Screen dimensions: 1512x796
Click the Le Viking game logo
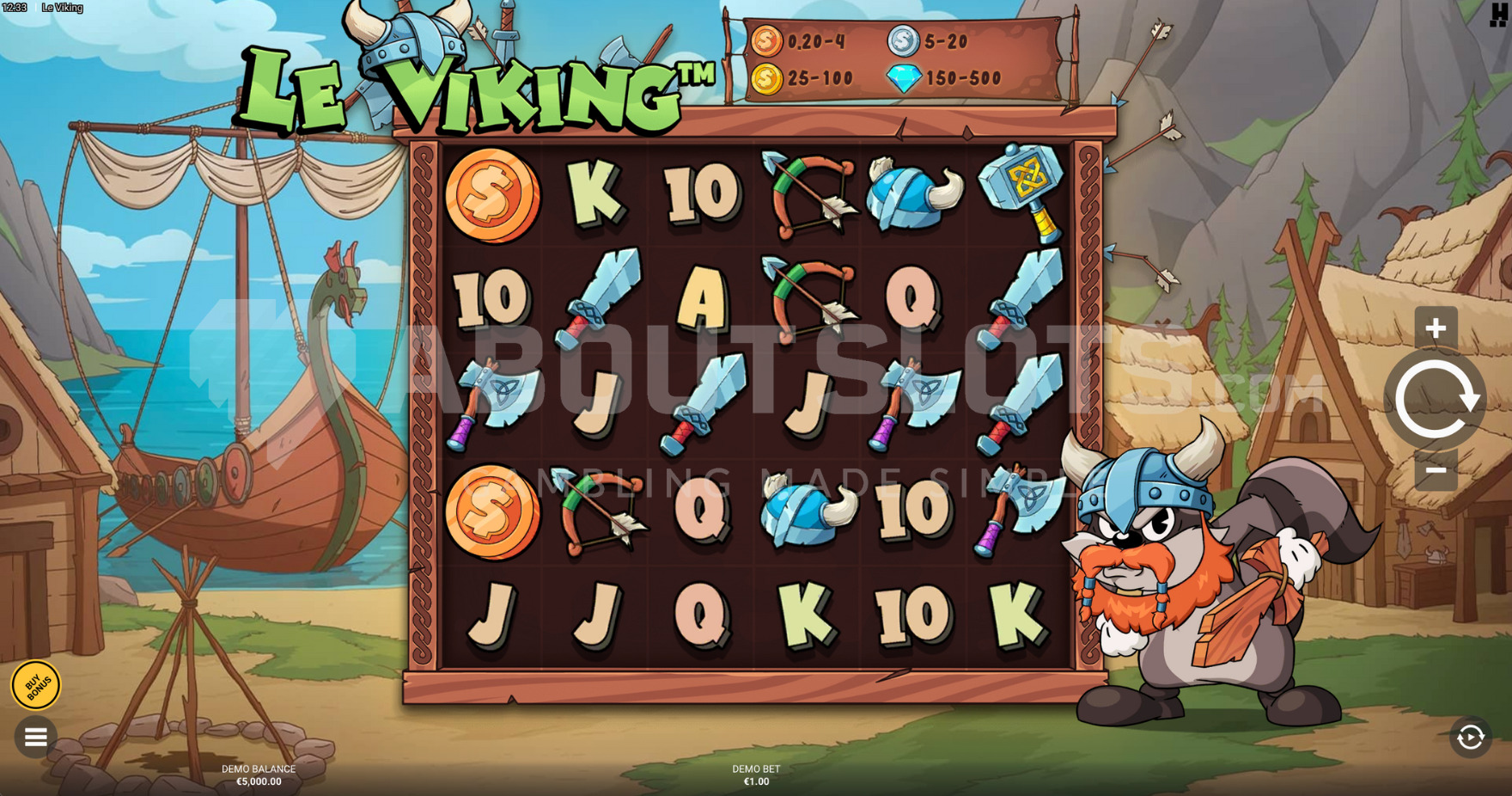[x=472, y=86]
